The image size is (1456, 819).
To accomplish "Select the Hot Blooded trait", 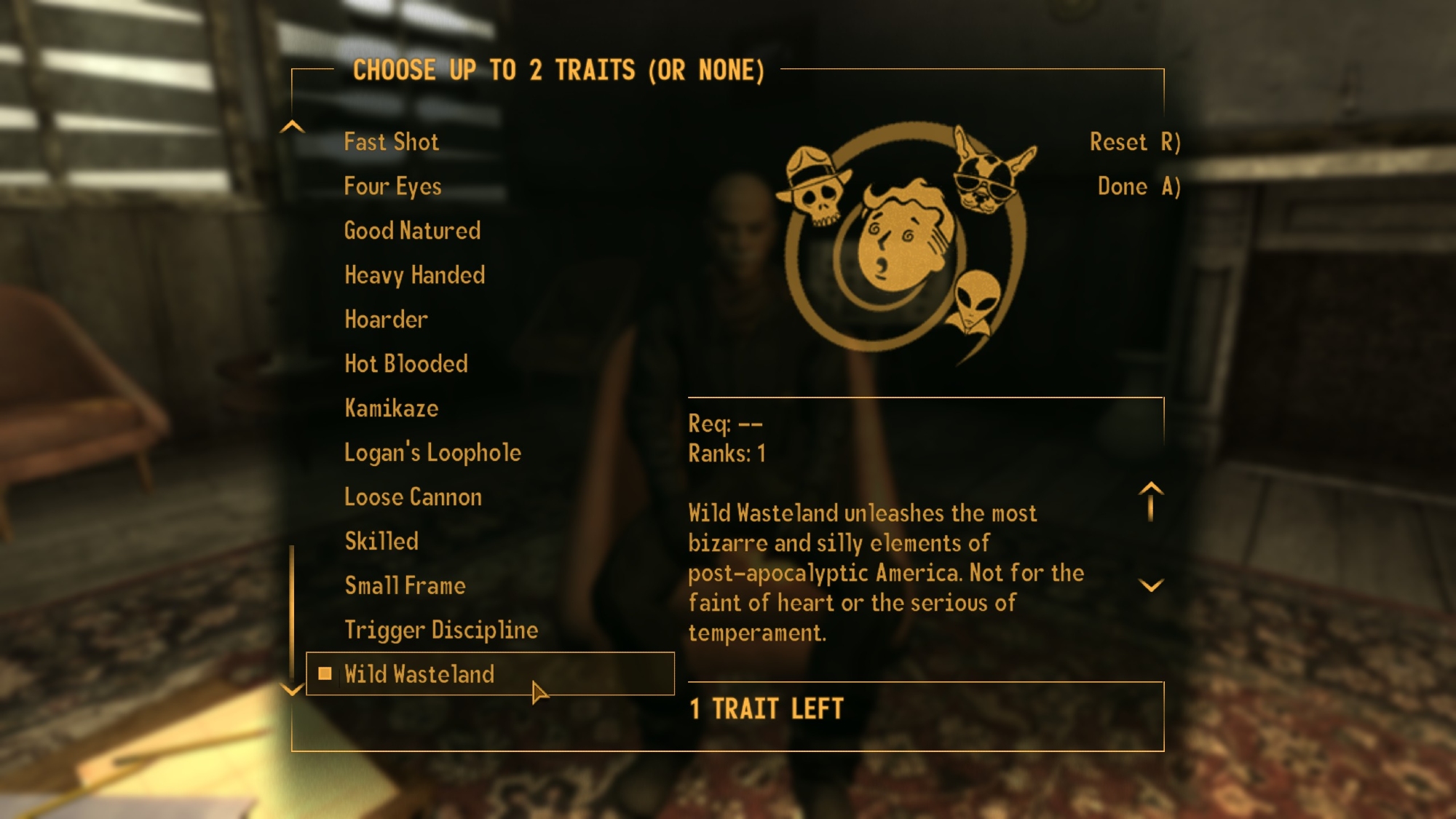I will pos(405,364).
